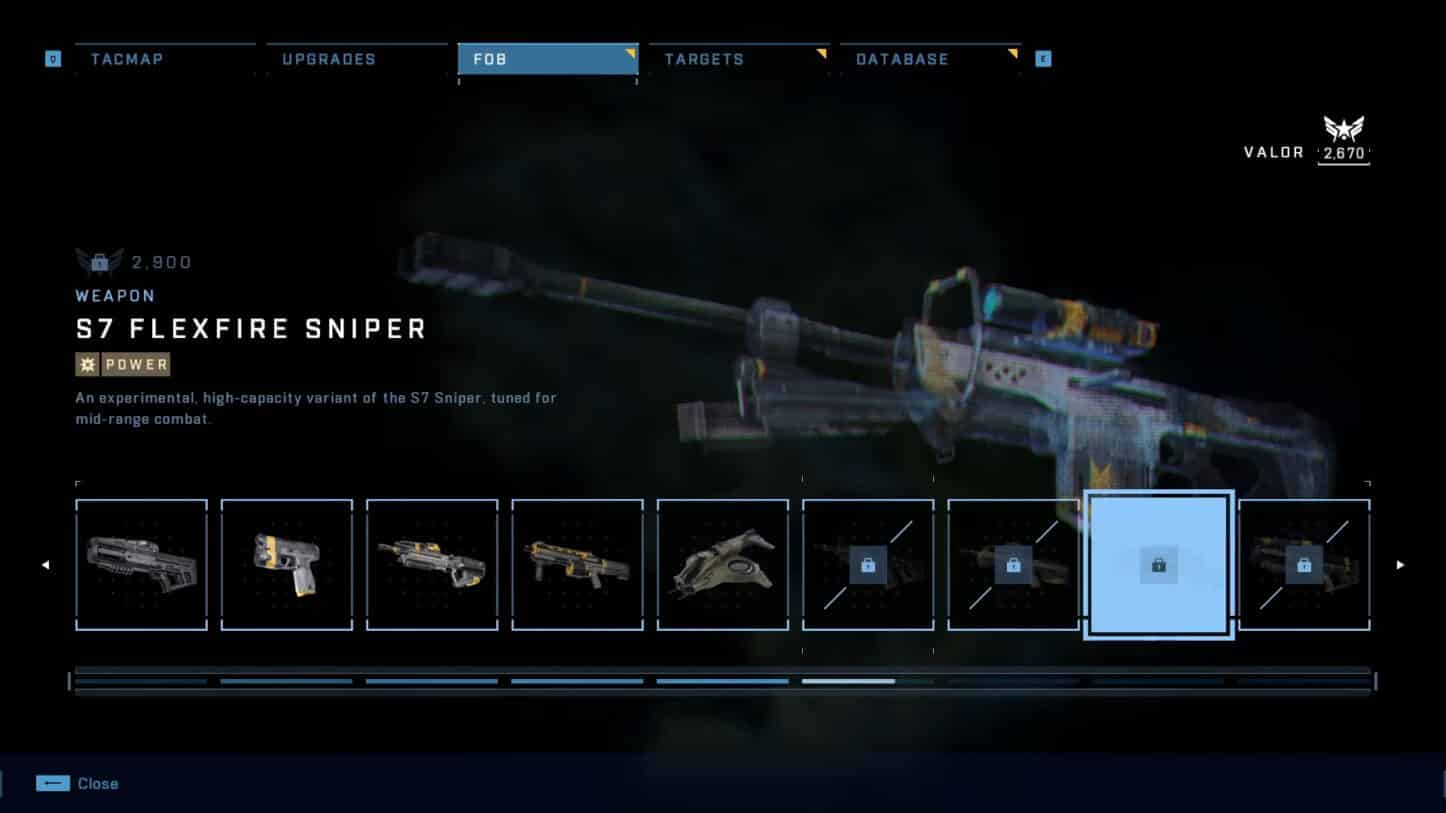Click the lock icon on the rightmost weapon slot
Image resolution: width=1446 pixels, height=813 pixels.
(x=1303, y=564)
